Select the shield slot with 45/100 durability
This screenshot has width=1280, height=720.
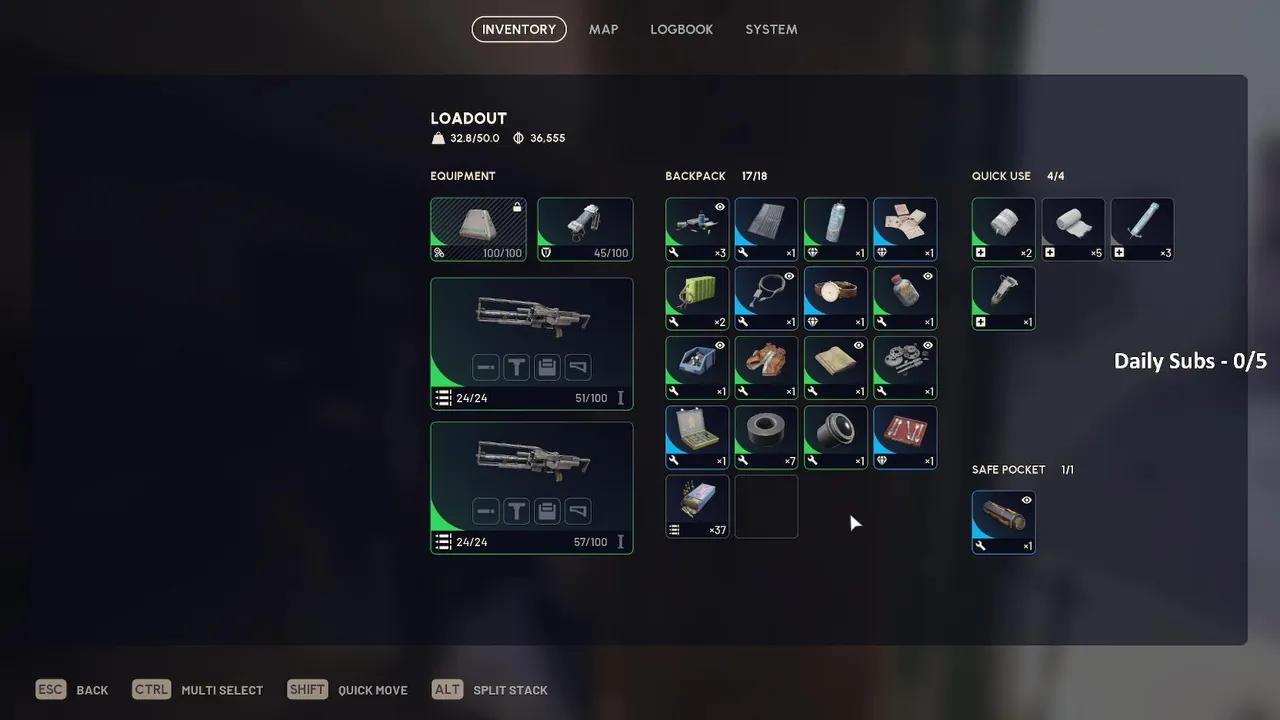point(585,229)
